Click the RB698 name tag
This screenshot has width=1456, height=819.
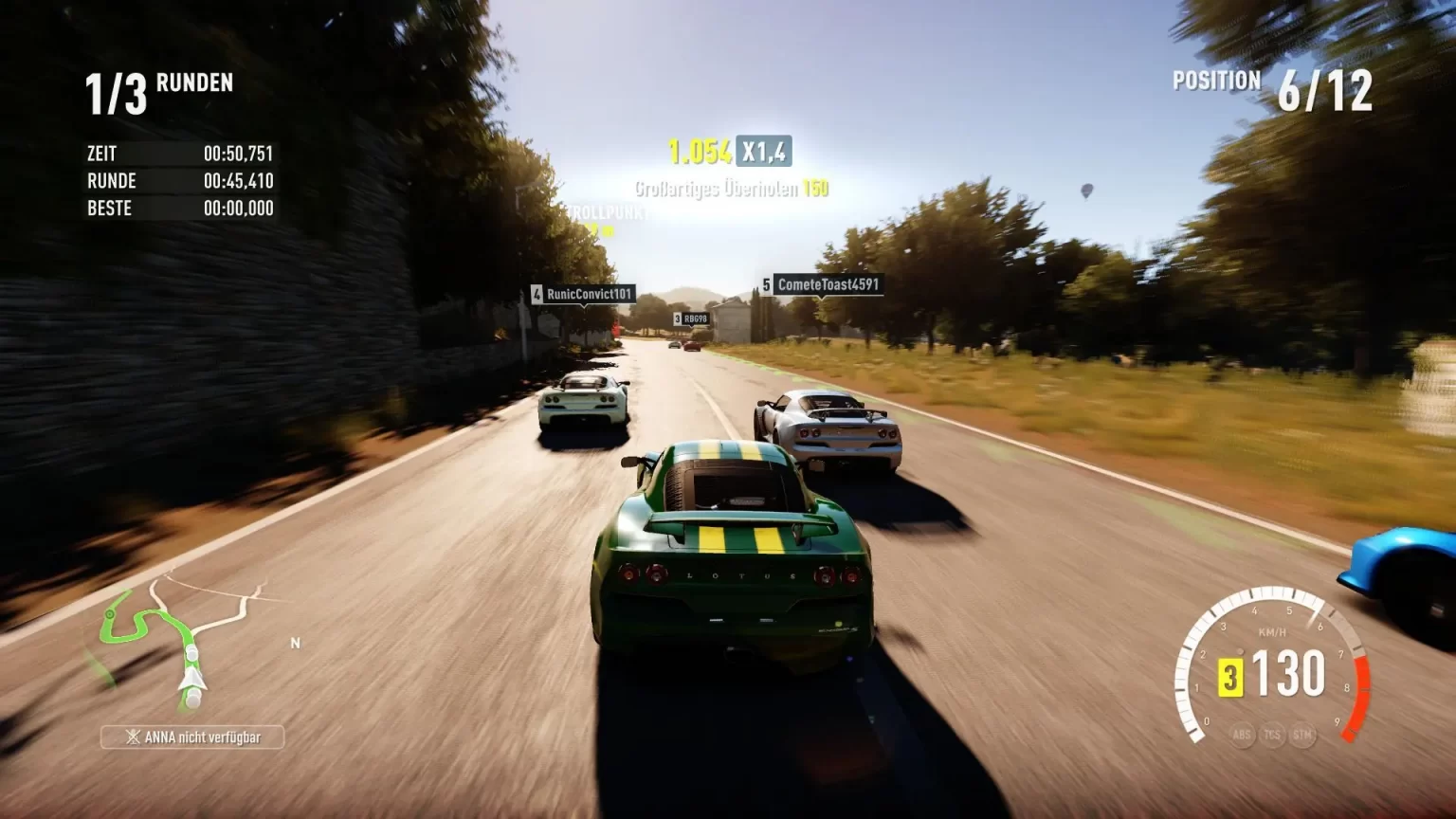(692, 319)
